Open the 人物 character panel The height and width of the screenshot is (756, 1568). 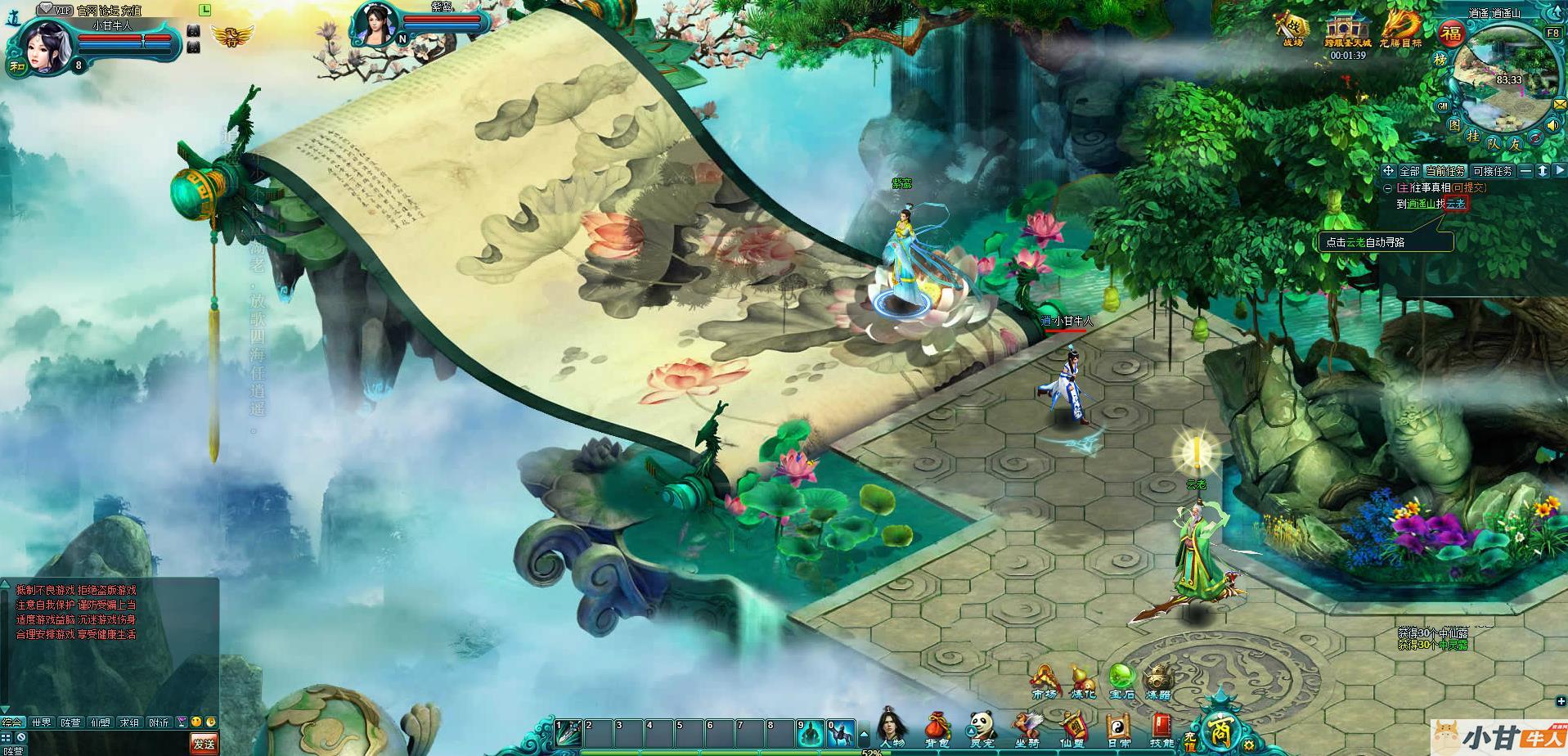click(x=892, y=727)
